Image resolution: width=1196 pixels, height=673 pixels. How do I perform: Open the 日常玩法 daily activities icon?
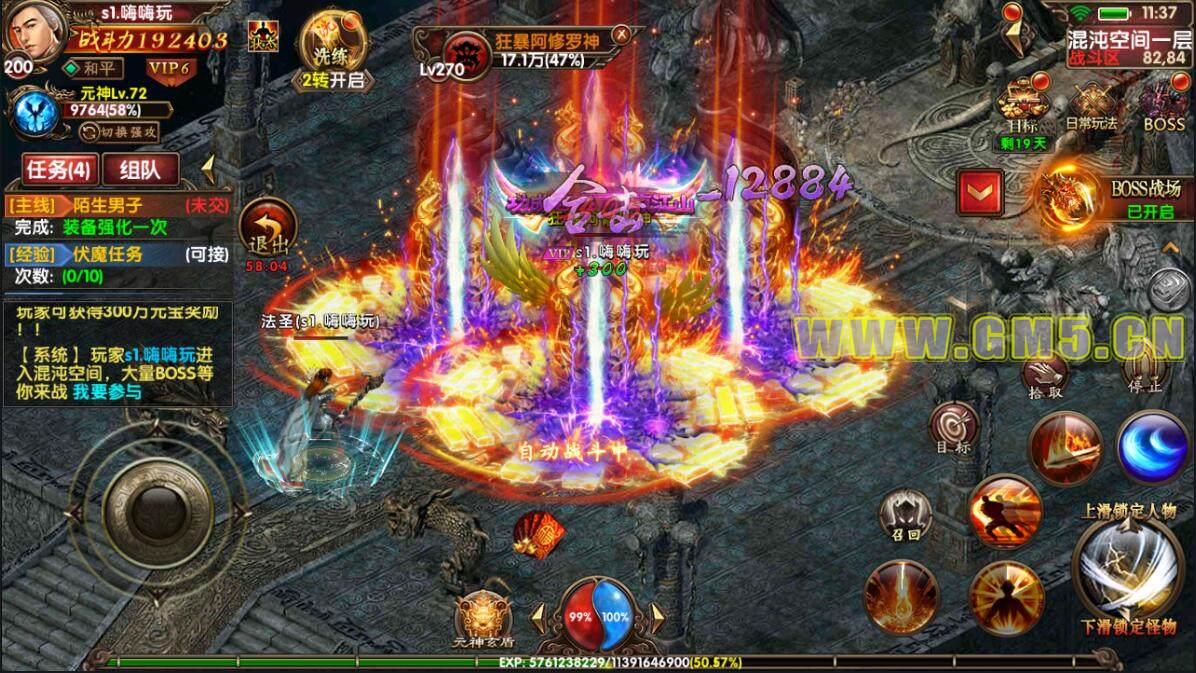(x=1091, y=109)
